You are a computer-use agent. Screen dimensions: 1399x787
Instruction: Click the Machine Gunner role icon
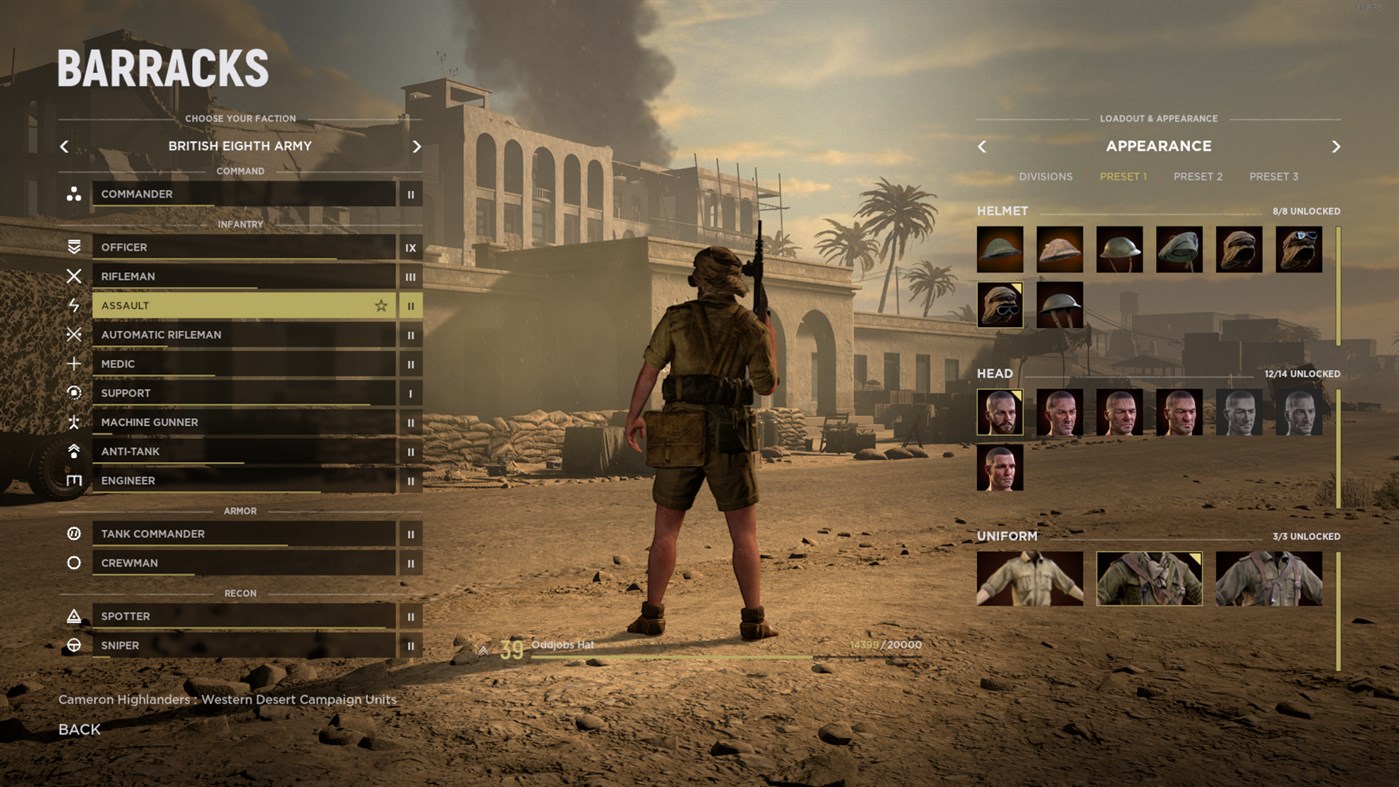click(x=72, y=422)
